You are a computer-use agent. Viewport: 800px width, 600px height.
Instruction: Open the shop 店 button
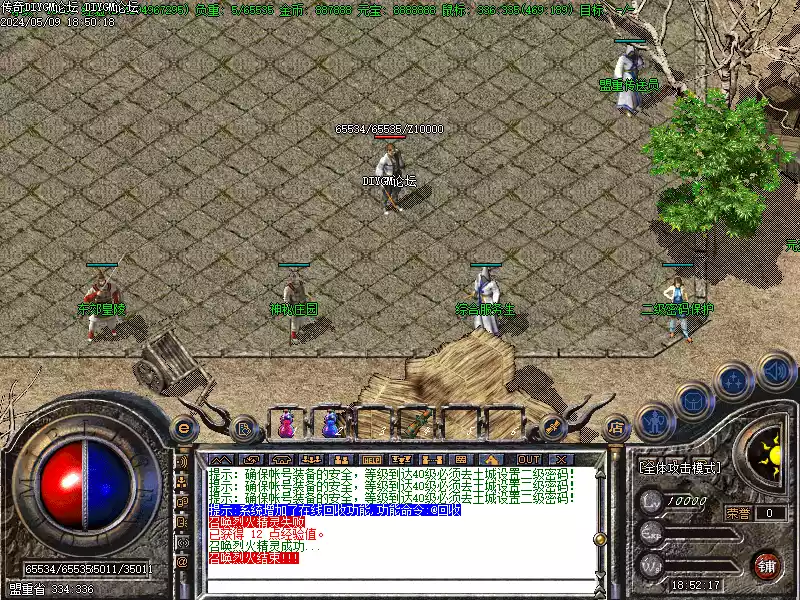616,428
